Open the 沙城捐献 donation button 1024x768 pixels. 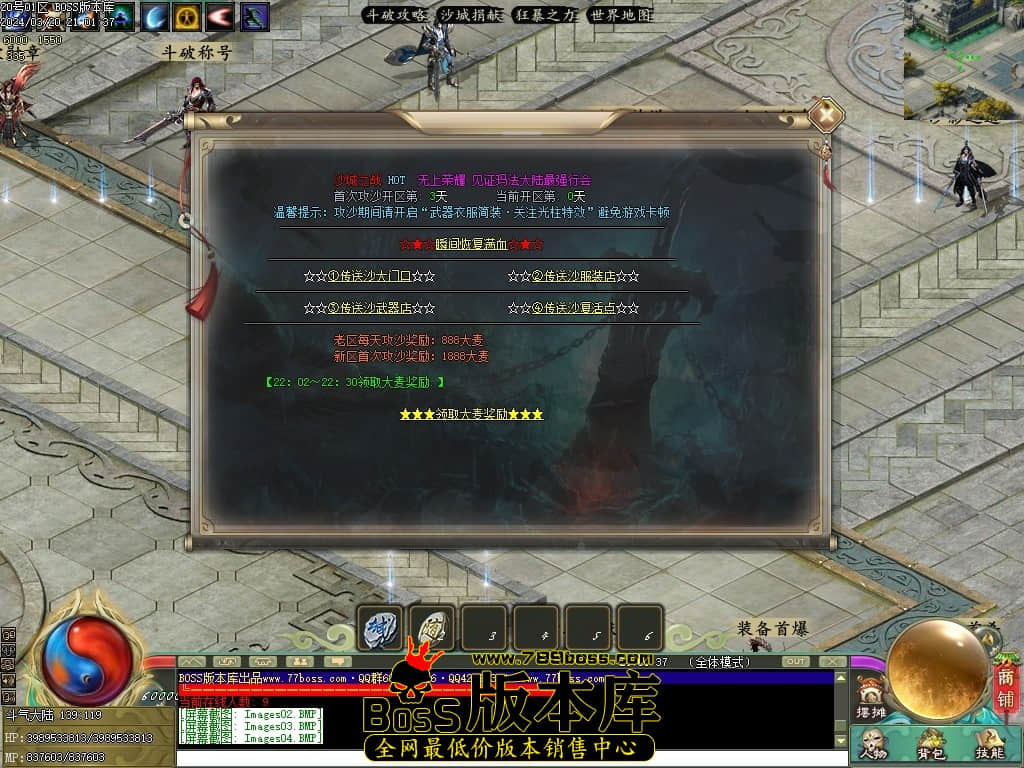click(x=471, y=15)
